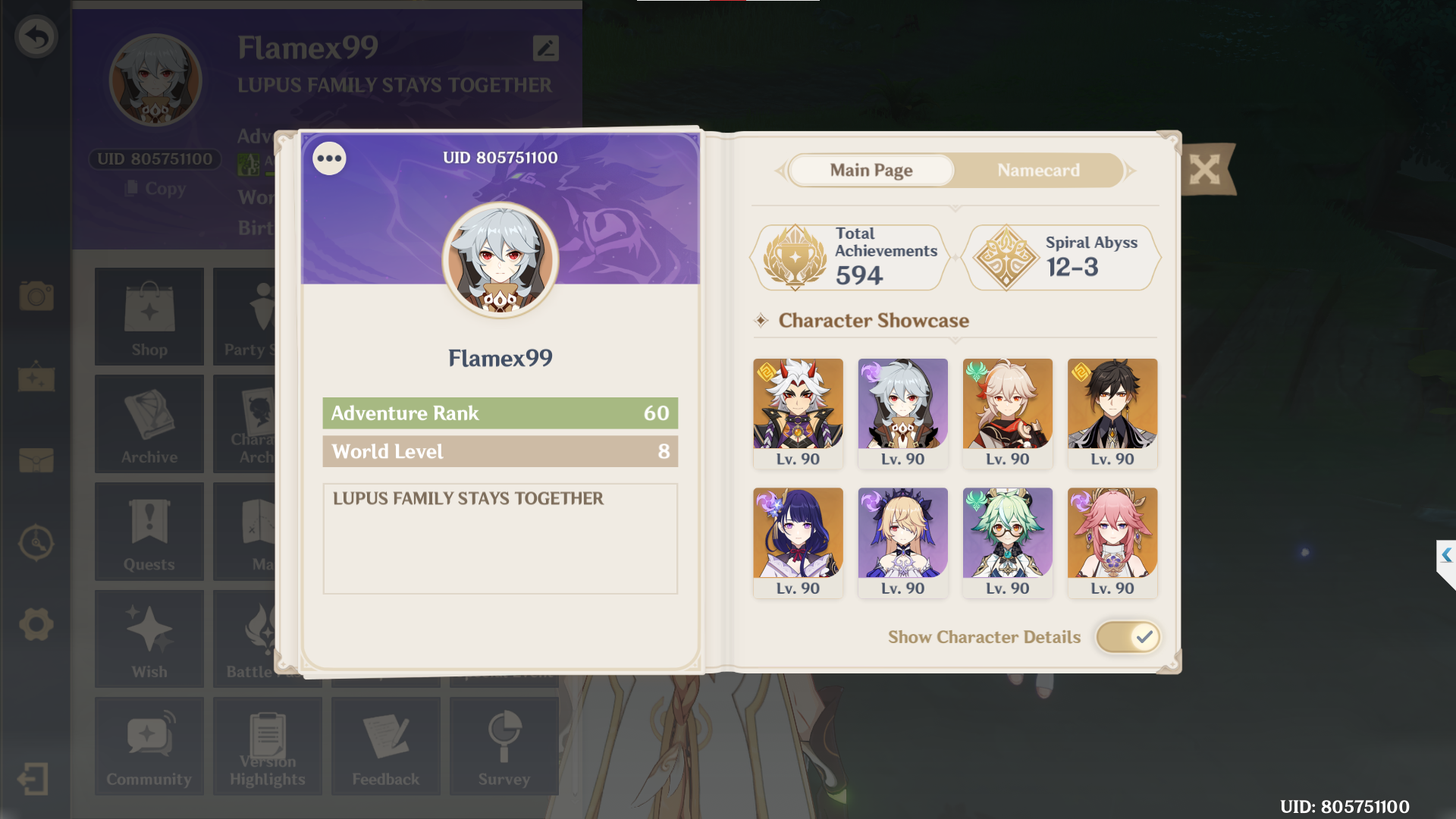Viewport: 1456px width, 819px height.
Task: Switch to the Namecard tab
Action: (x=1038, y=170)
